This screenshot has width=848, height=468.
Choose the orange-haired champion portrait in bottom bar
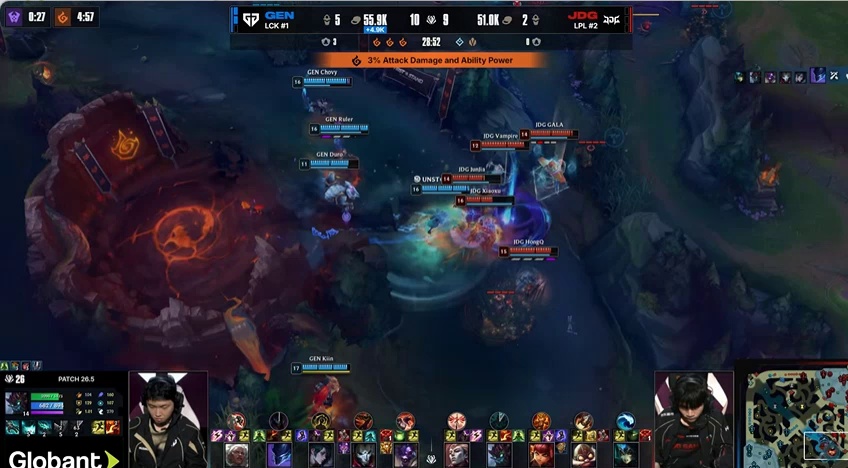[541, 455]
